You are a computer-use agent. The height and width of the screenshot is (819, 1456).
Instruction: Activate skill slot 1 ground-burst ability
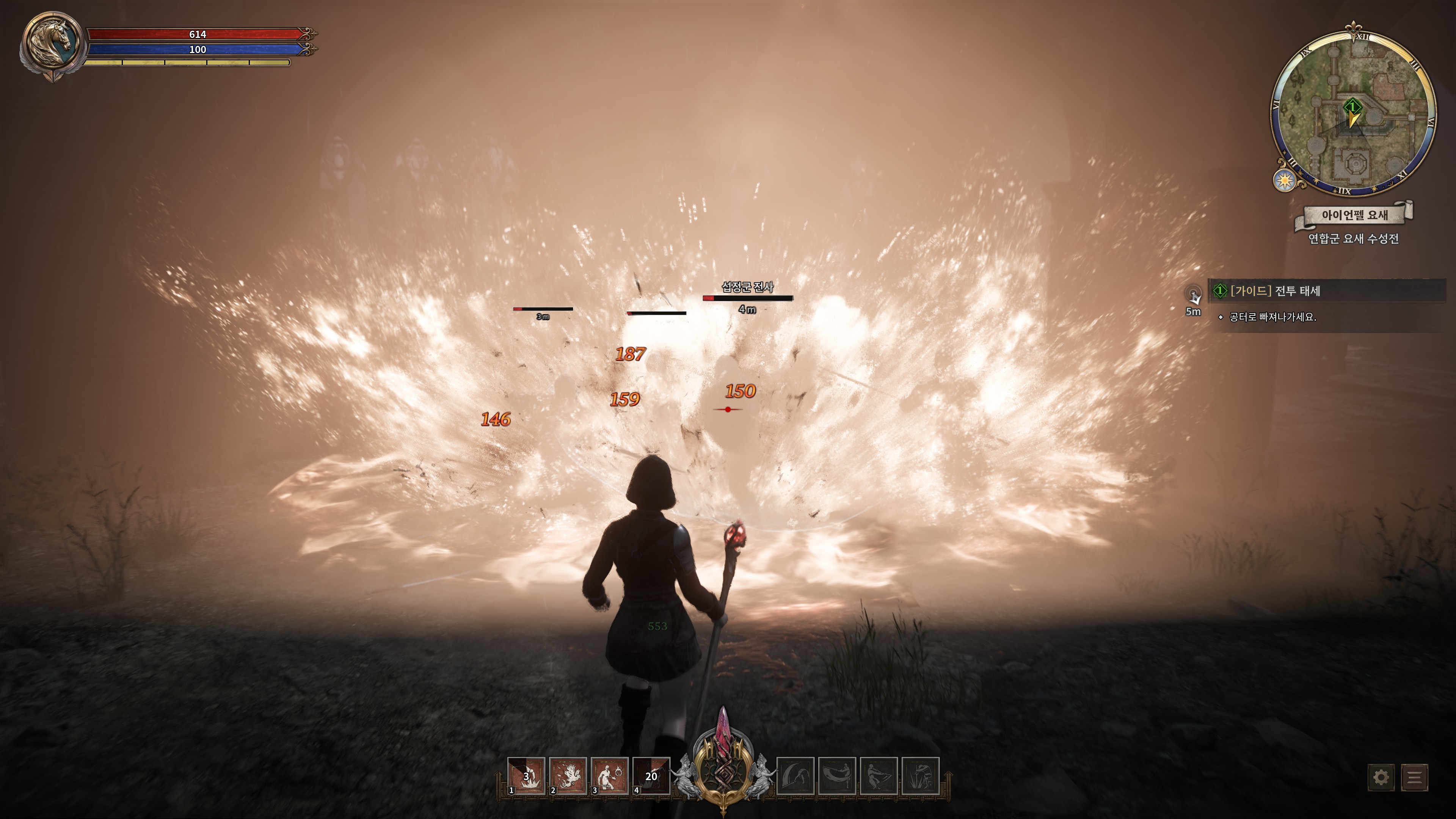(526, 776)
